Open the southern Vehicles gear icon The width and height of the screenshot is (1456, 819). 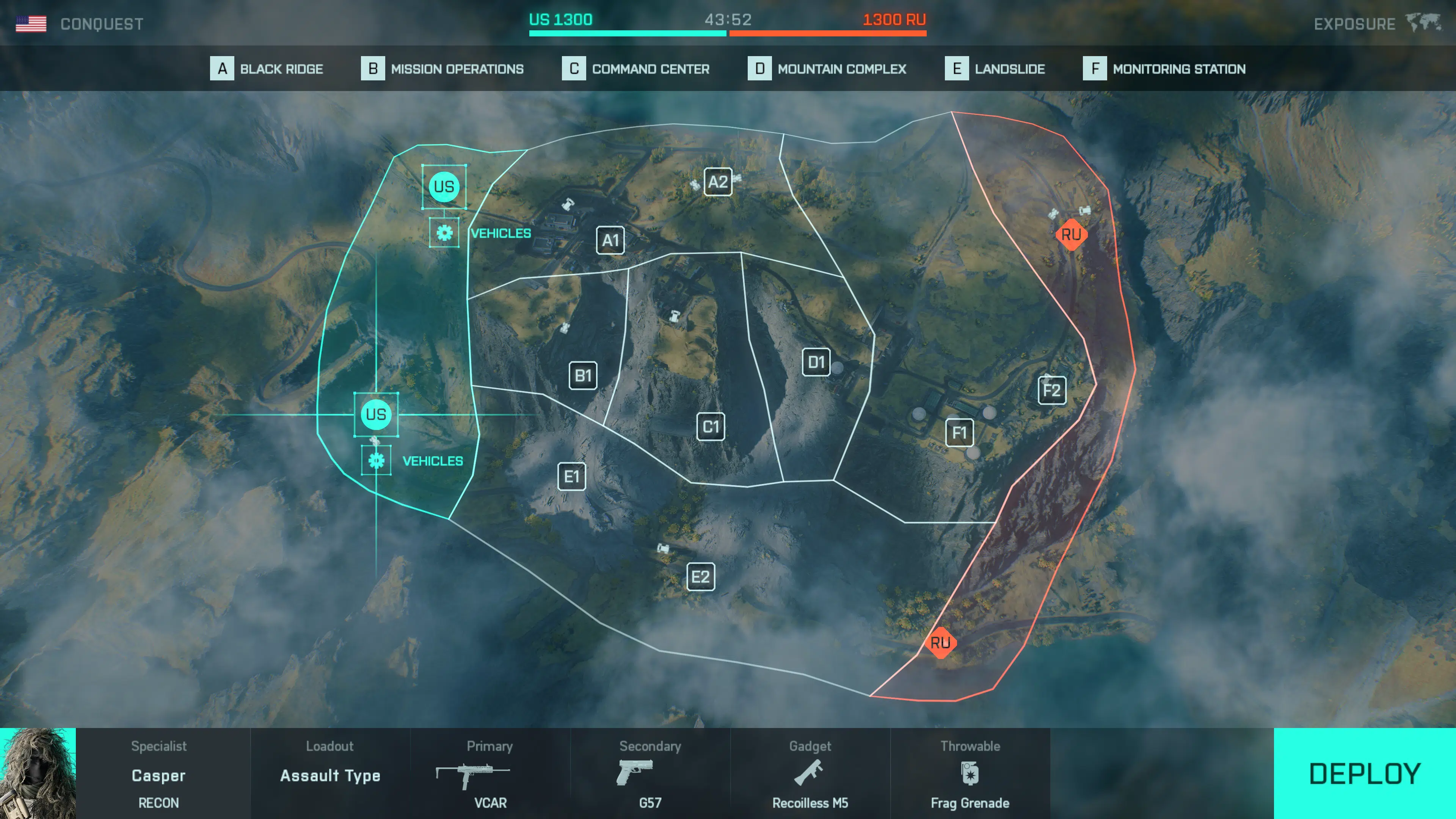click(377, 461)
